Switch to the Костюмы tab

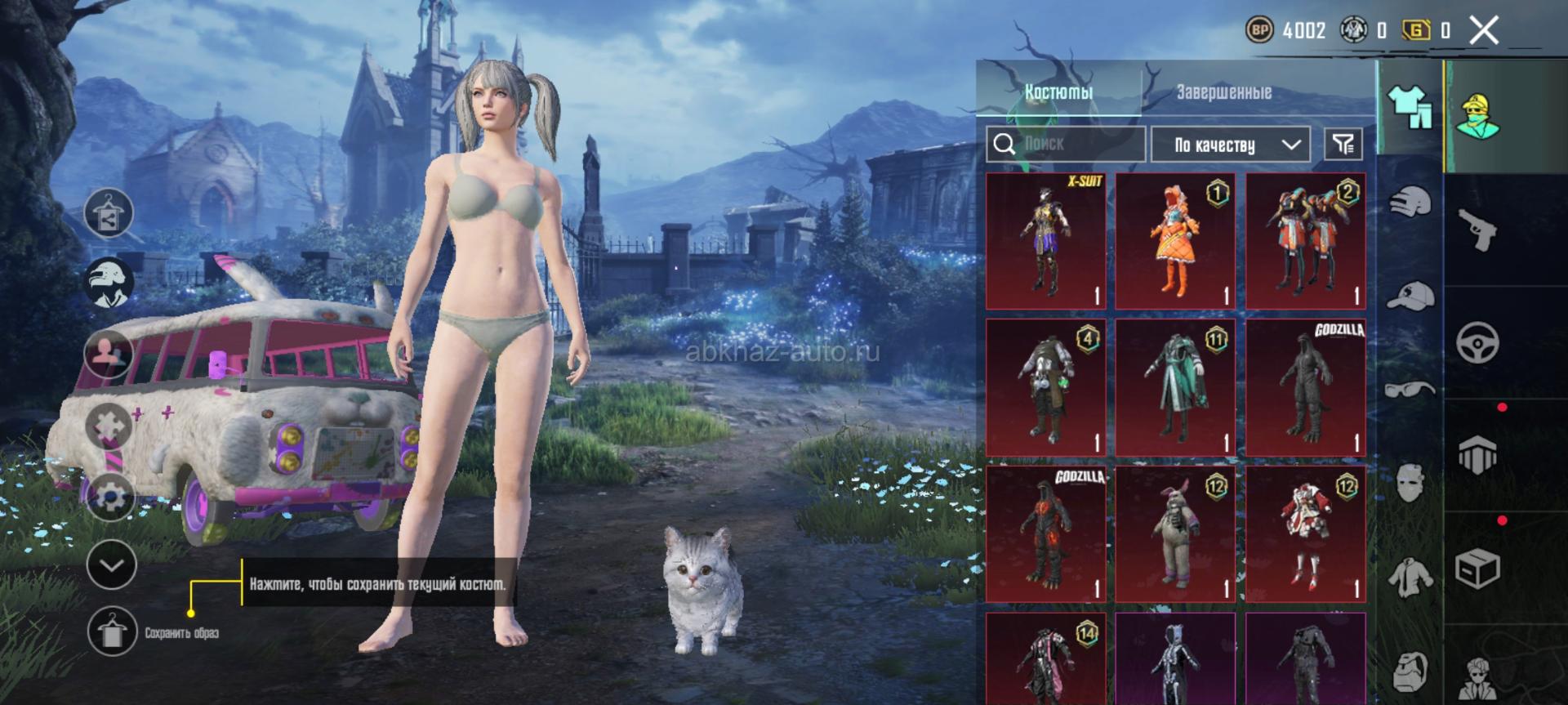tap(1058, 92)
